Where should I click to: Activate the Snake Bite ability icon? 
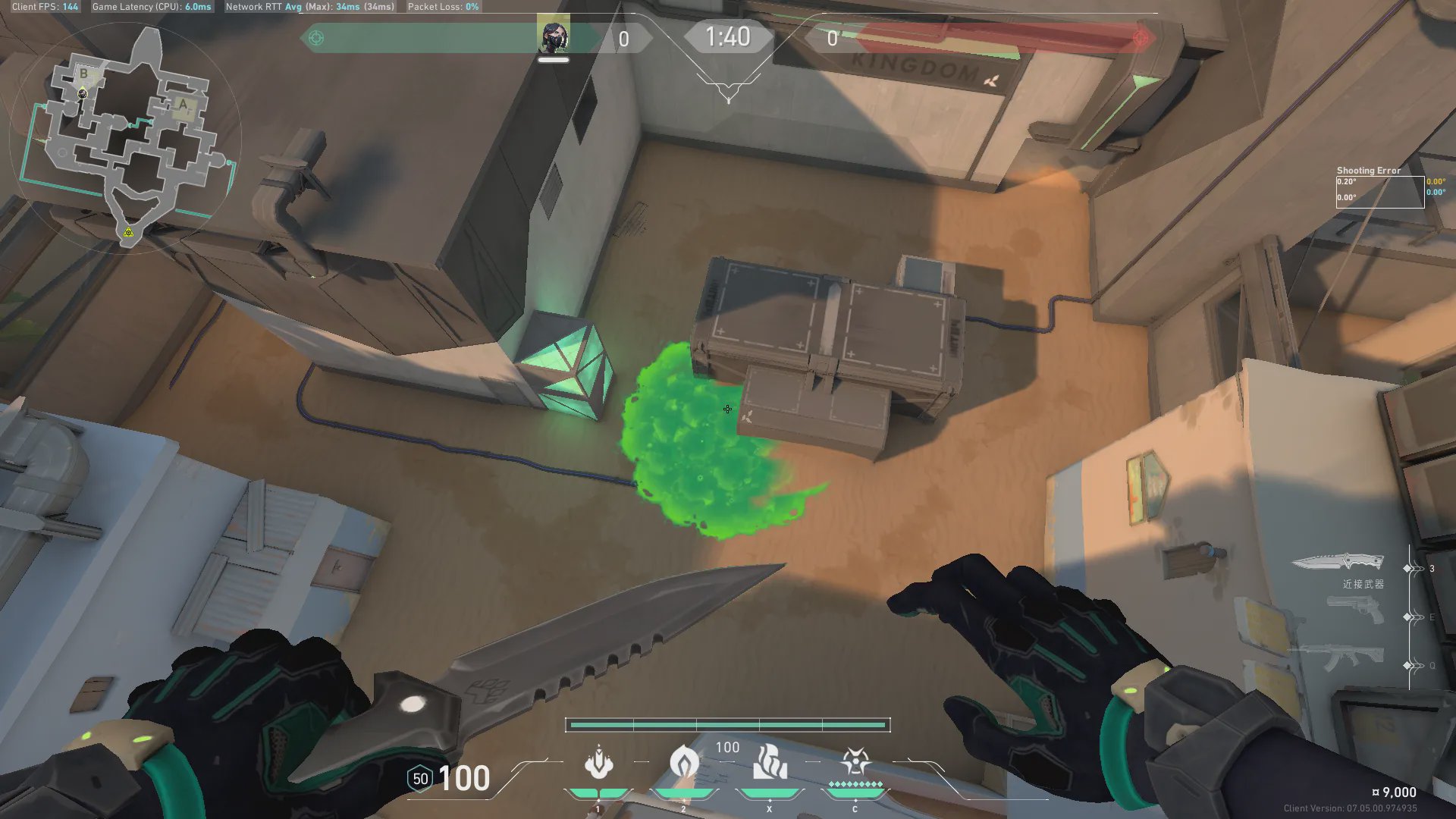pos(599,764)
